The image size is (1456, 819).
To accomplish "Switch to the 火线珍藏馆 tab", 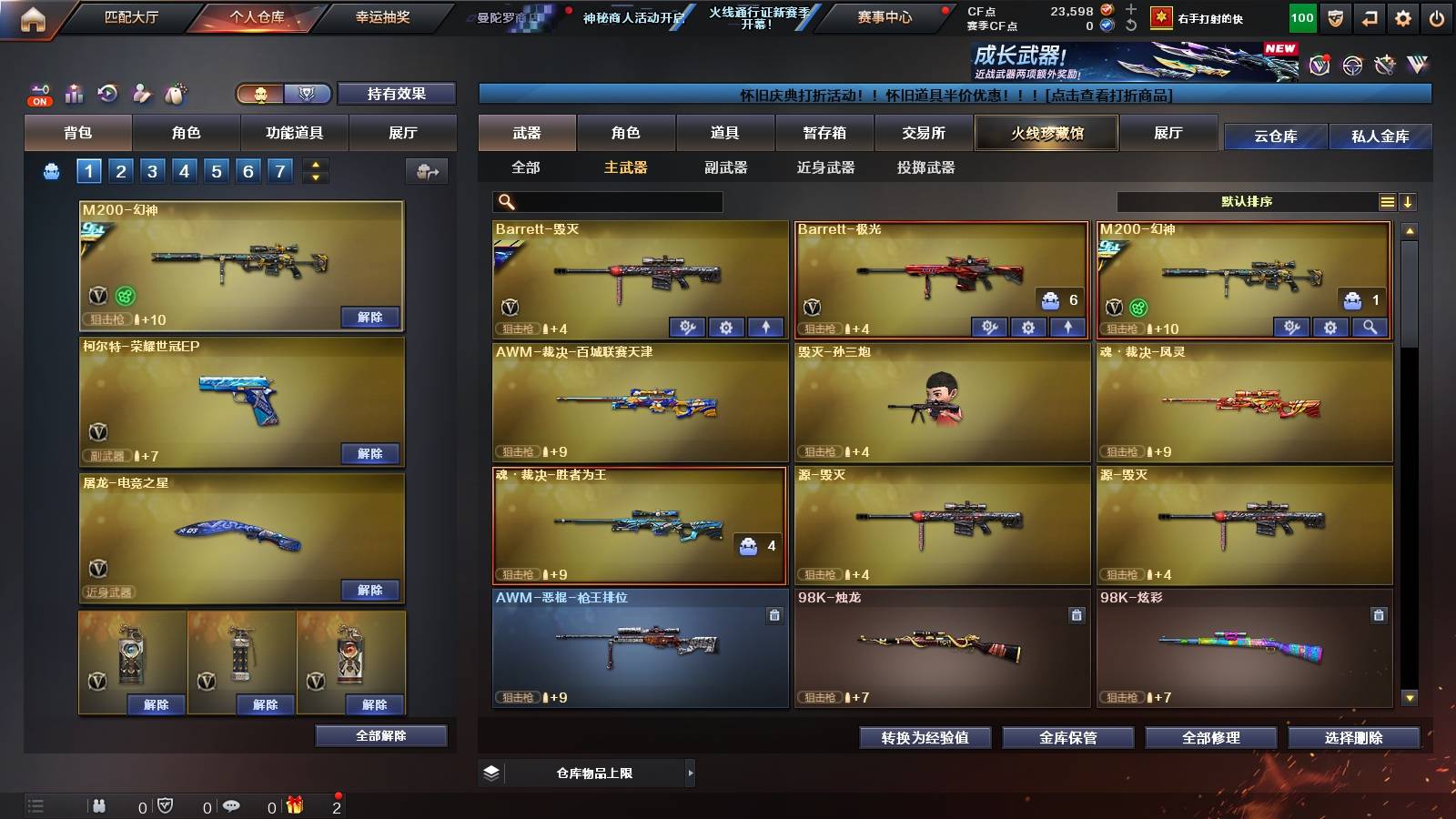I will [x=1046, y=133].
